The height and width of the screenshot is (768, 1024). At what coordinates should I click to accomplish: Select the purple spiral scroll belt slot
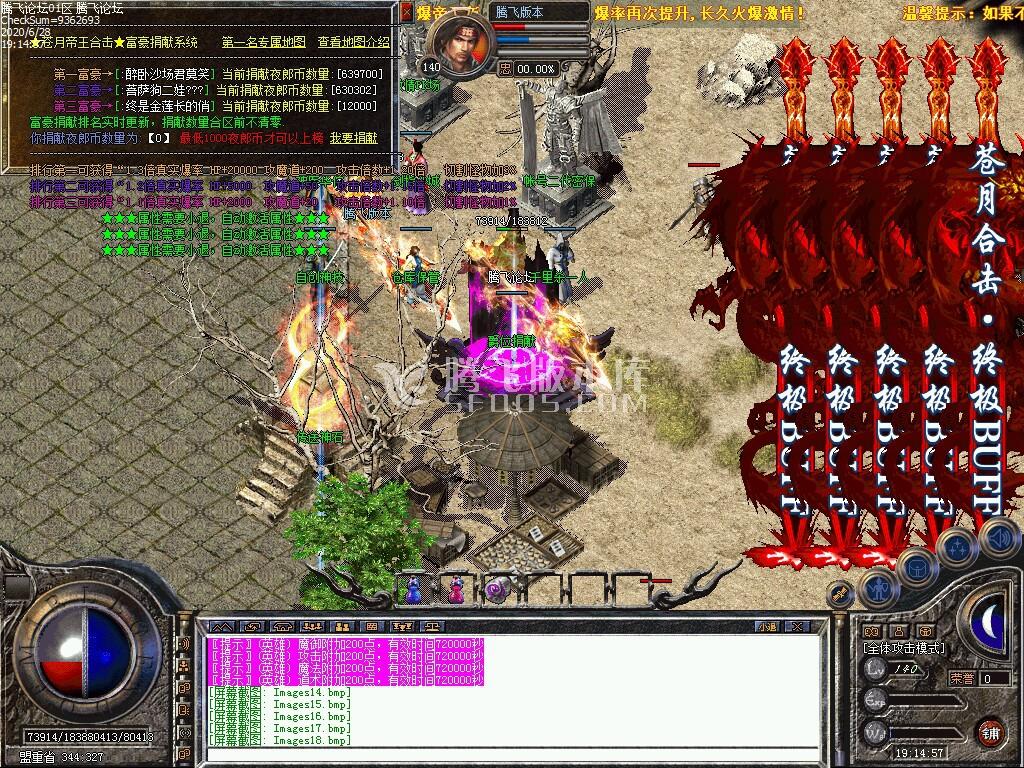497,590
